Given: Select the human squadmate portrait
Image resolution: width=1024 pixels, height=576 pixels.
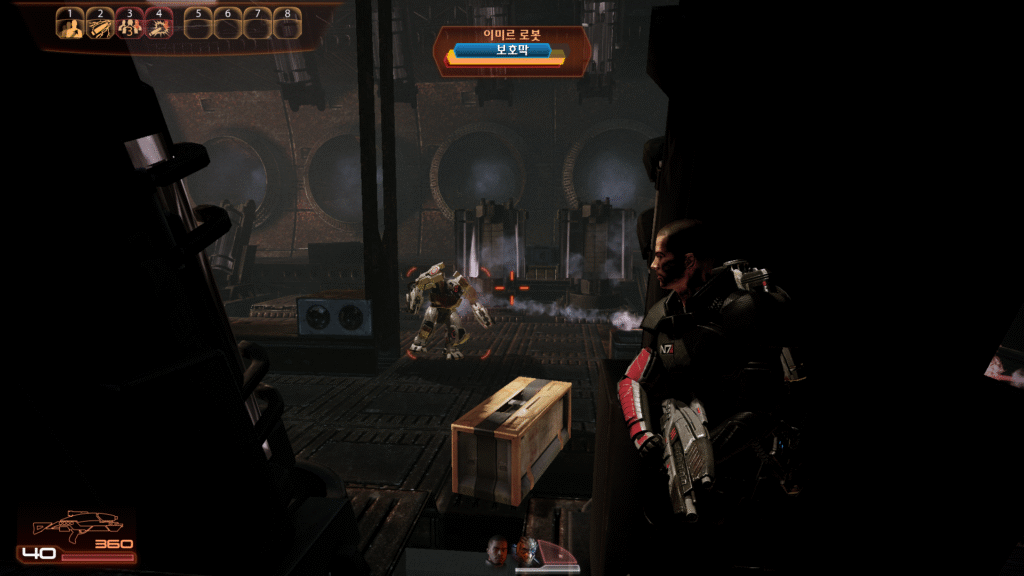Looking at the screenshot, I should click(497, 549).
